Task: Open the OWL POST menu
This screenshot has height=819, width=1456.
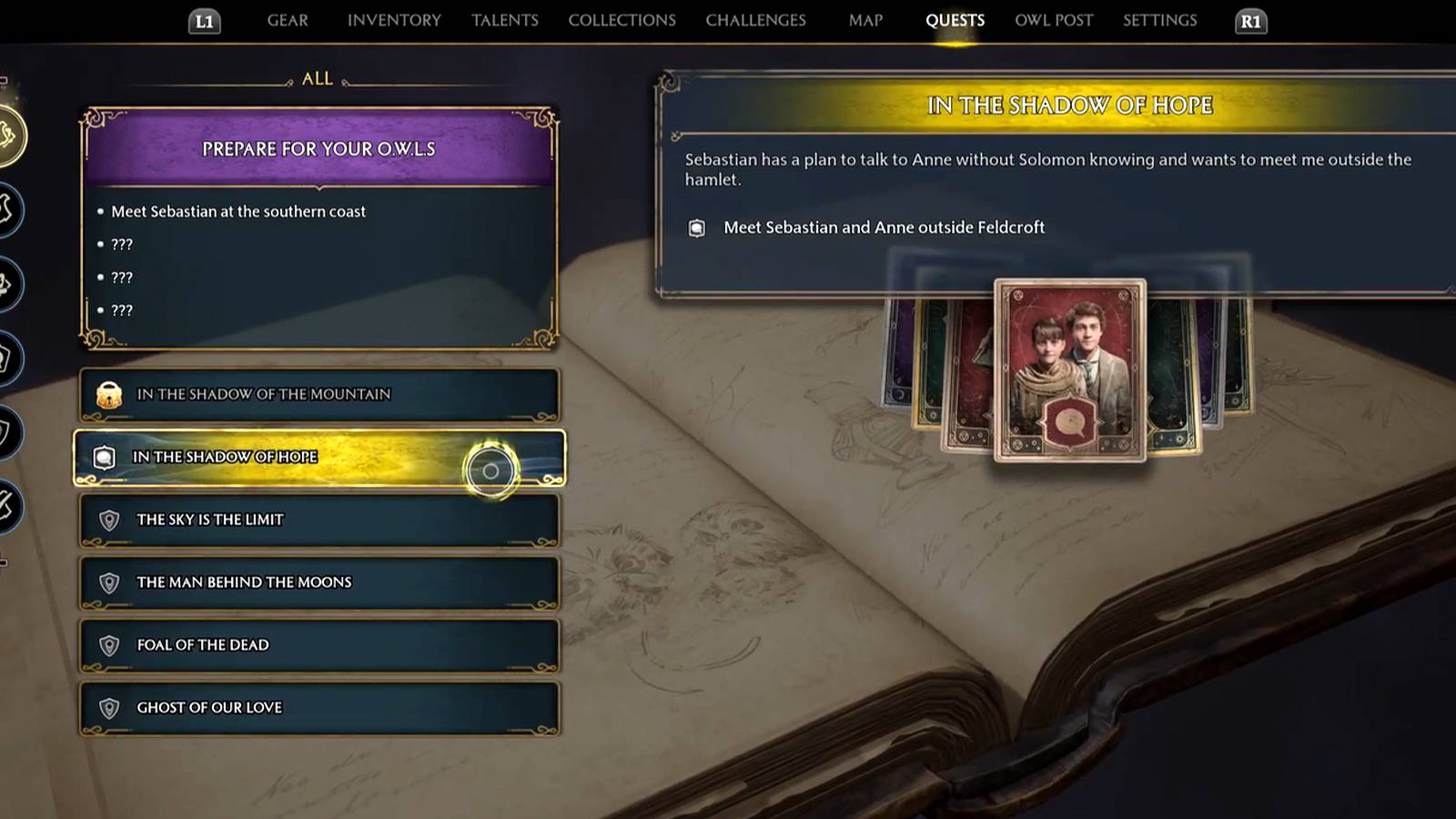Action: tap(1053, 20)
